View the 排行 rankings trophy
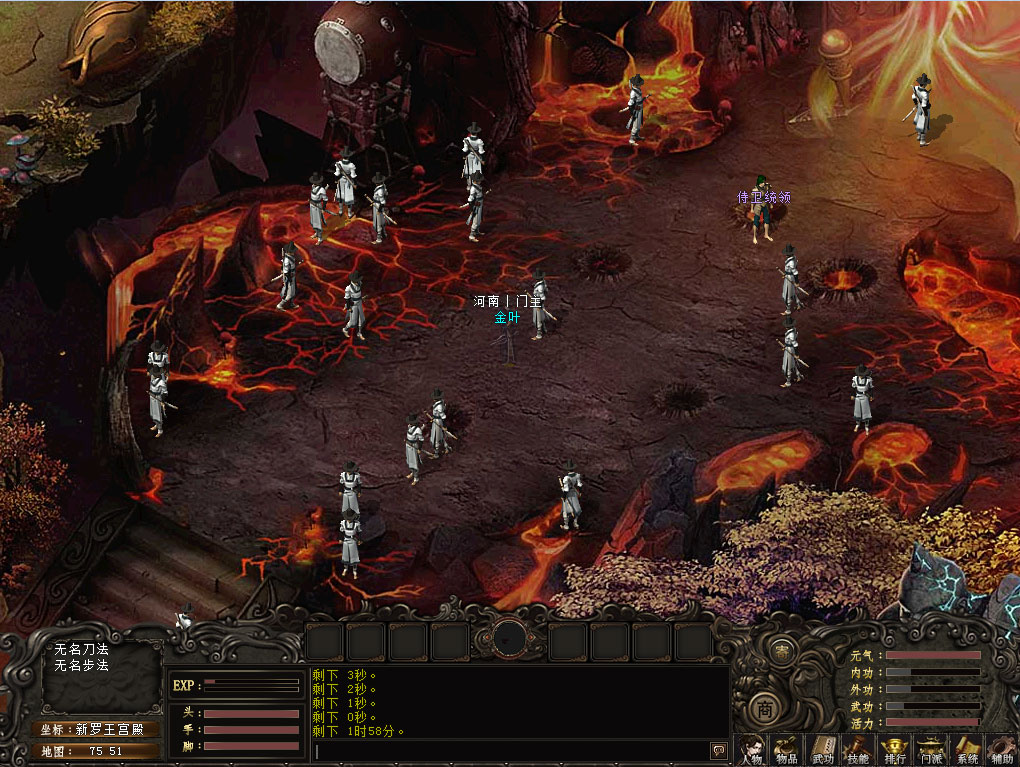The image size is (1020, 767). point(894,749)
